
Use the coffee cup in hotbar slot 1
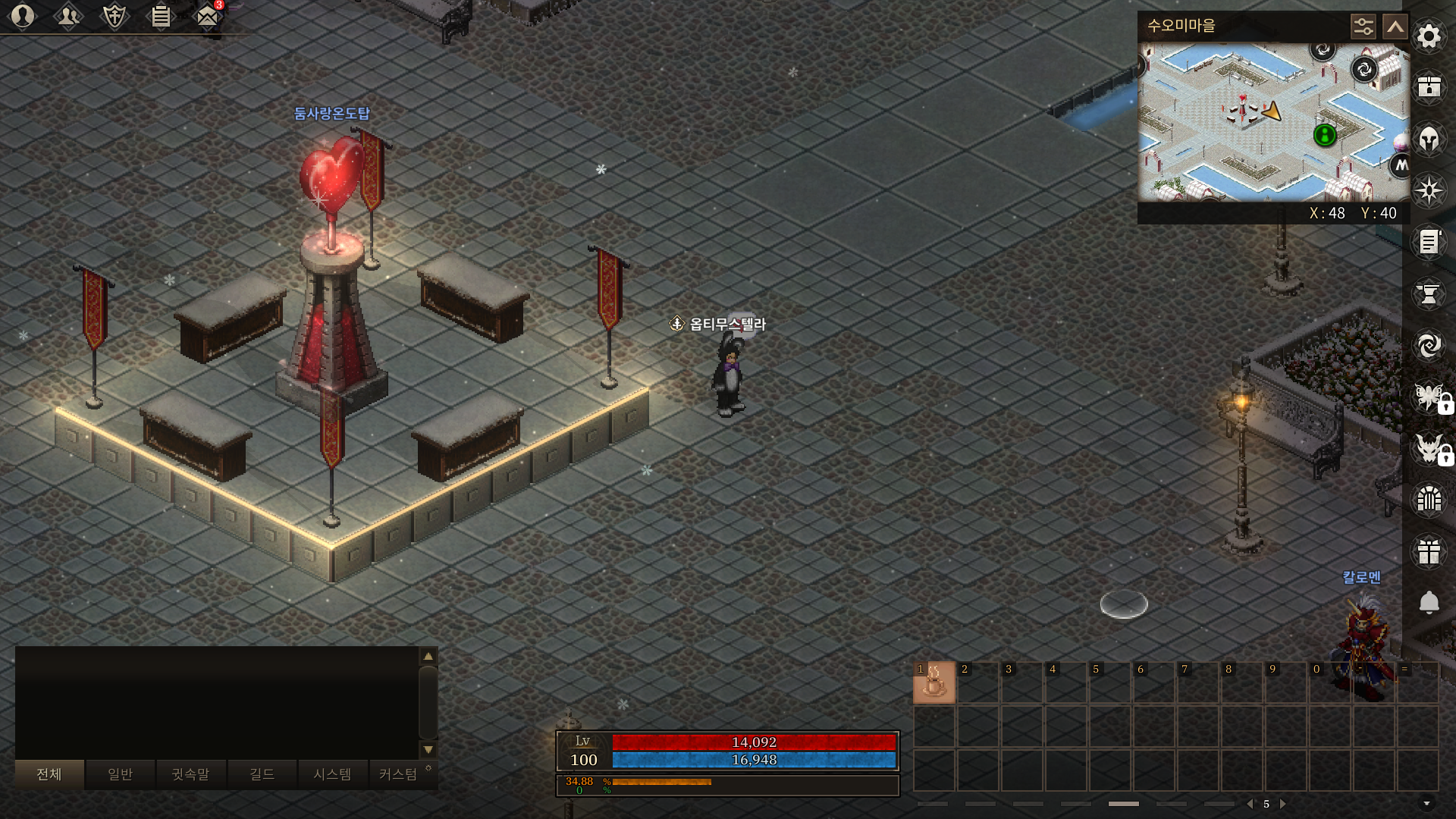(x=934, y=682)
